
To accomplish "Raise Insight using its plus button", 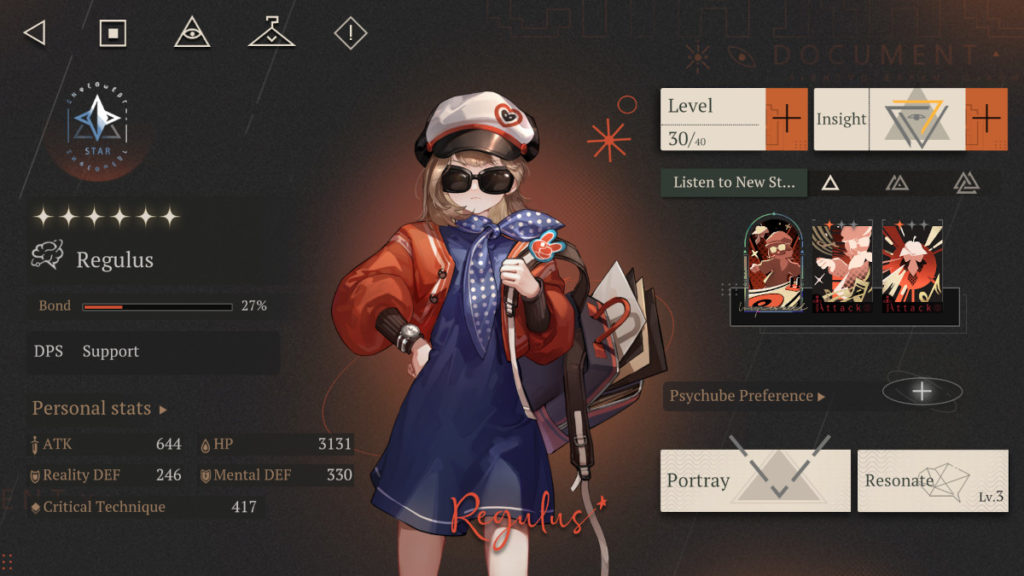I will [x=986, y=119].
